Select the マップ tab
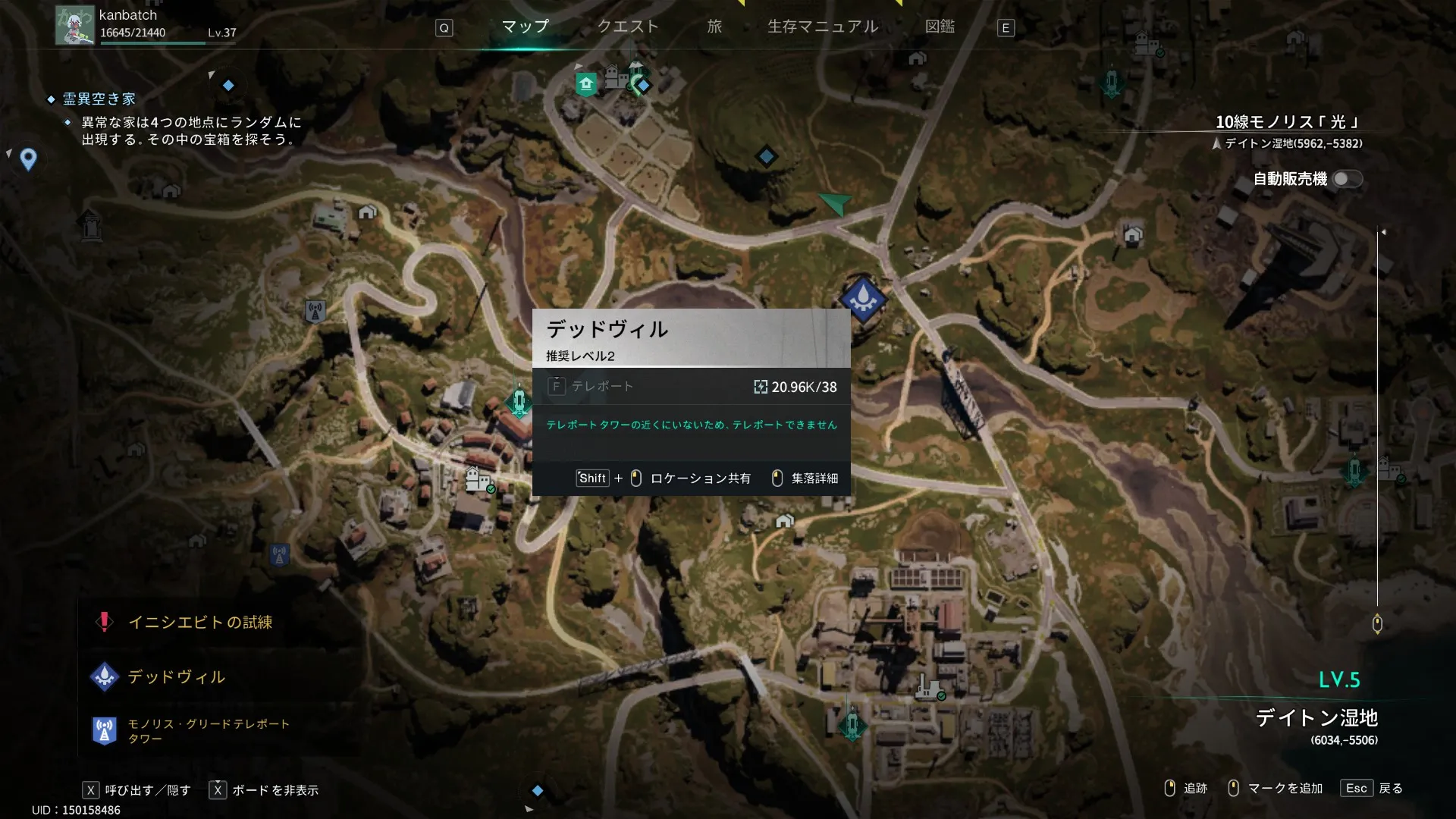 tap(526, 27)
